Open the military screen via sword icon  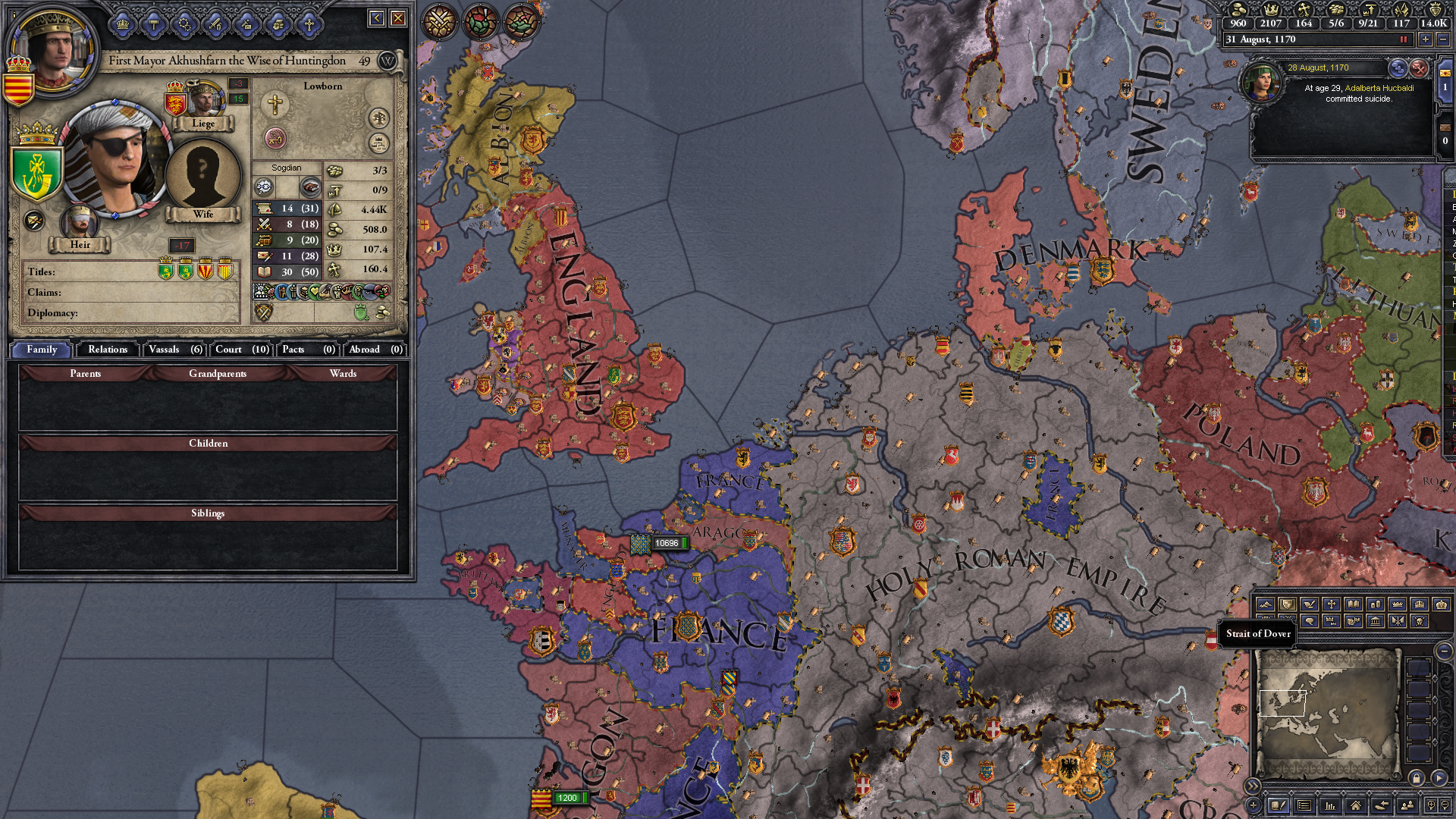215,23
